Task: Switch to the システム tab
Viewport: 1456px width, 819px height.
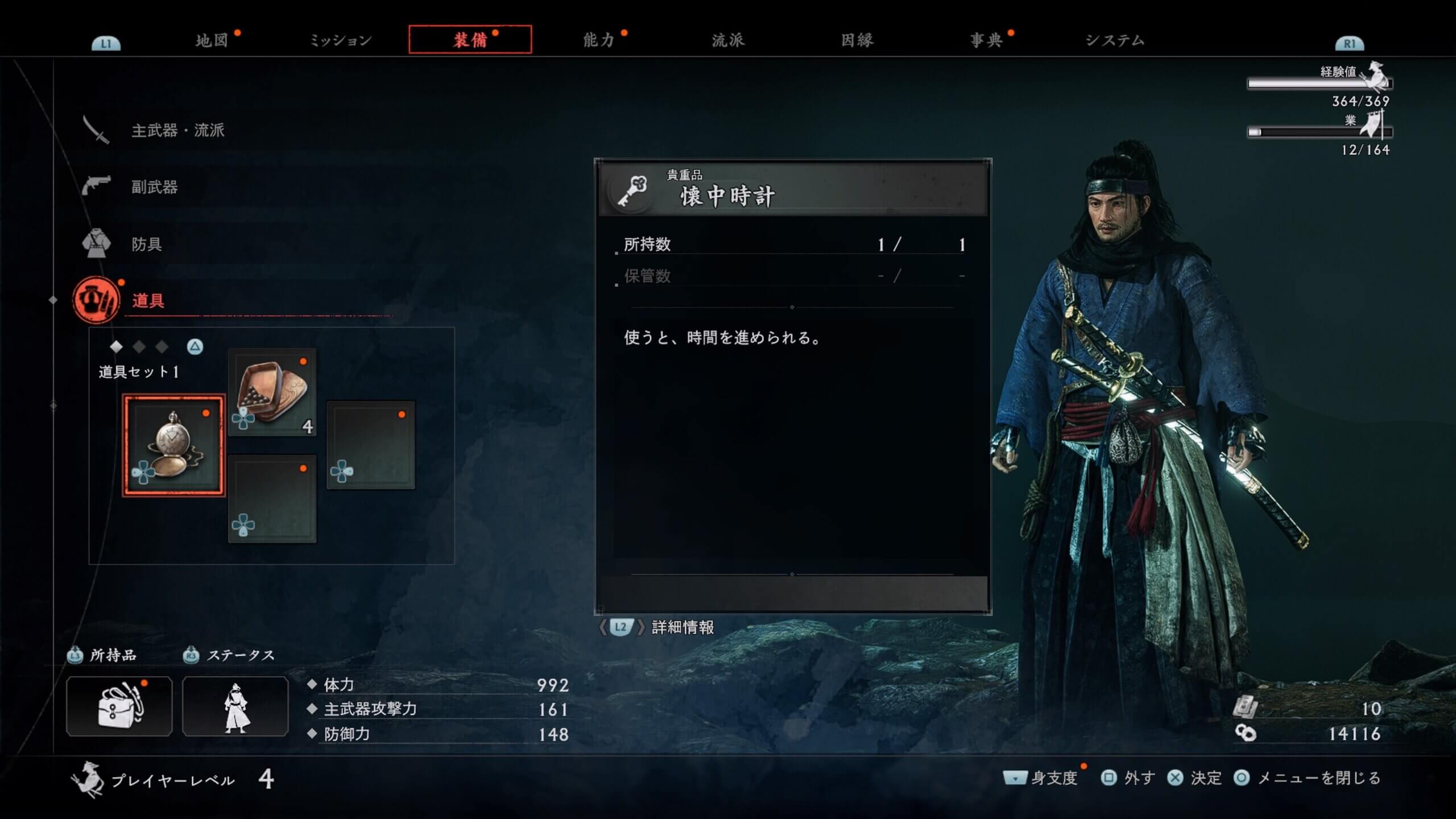Action: coord(1115,40)
